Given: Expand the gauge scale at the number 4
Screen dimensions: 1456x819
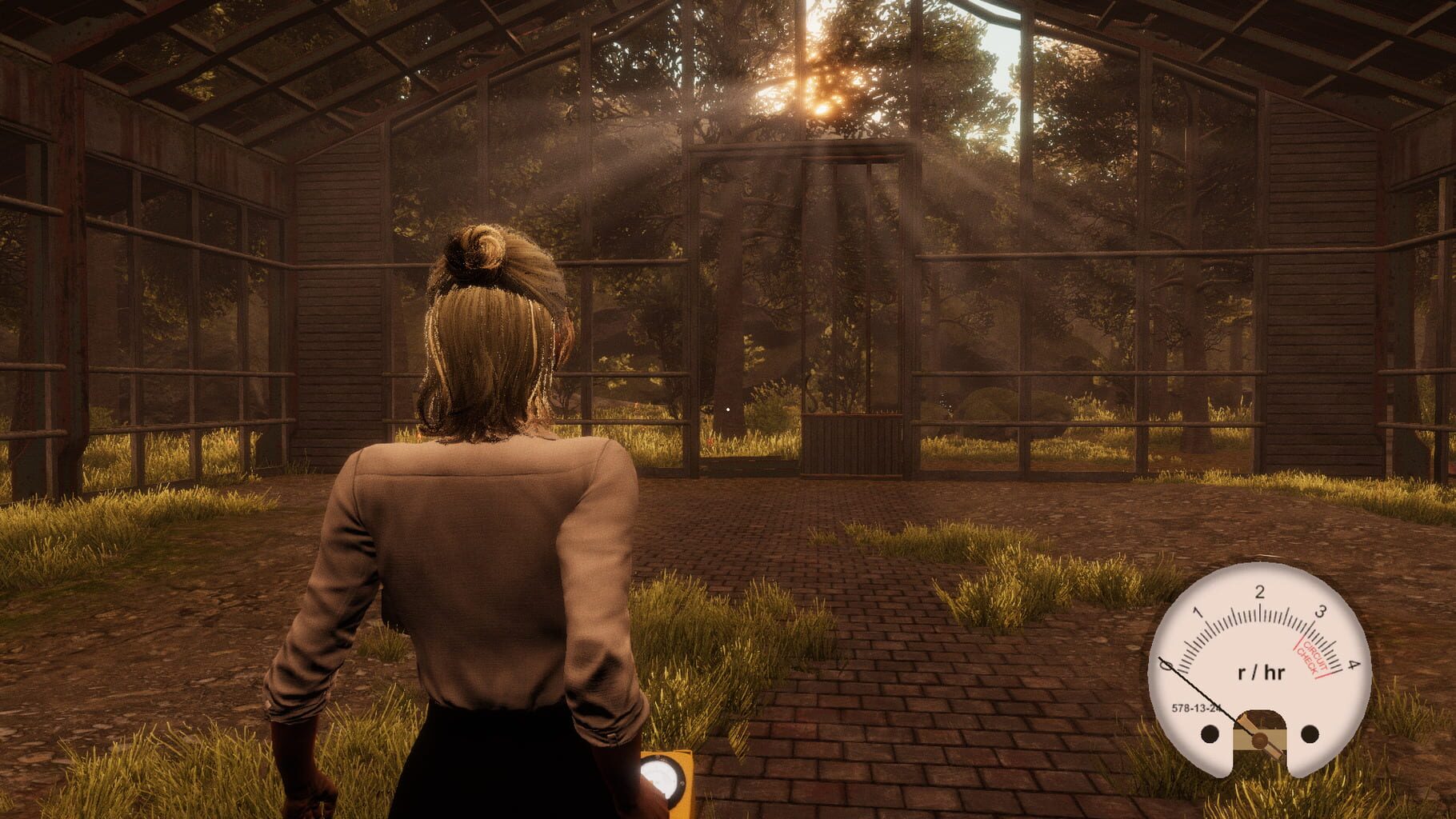Looking at the screenshot, I should pos(1352,666).
